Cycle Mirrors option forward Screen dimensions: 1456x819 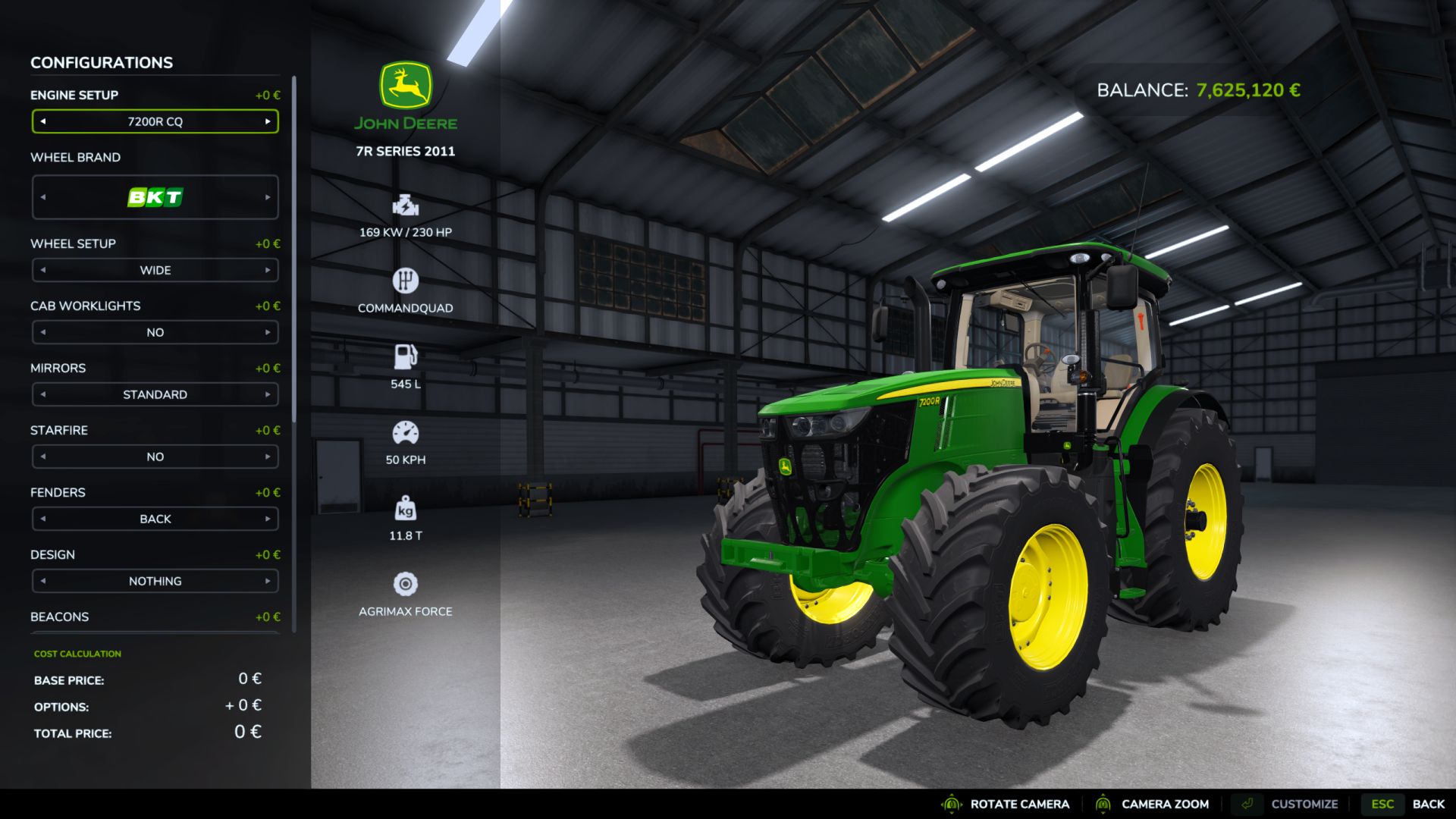(268, 394)
